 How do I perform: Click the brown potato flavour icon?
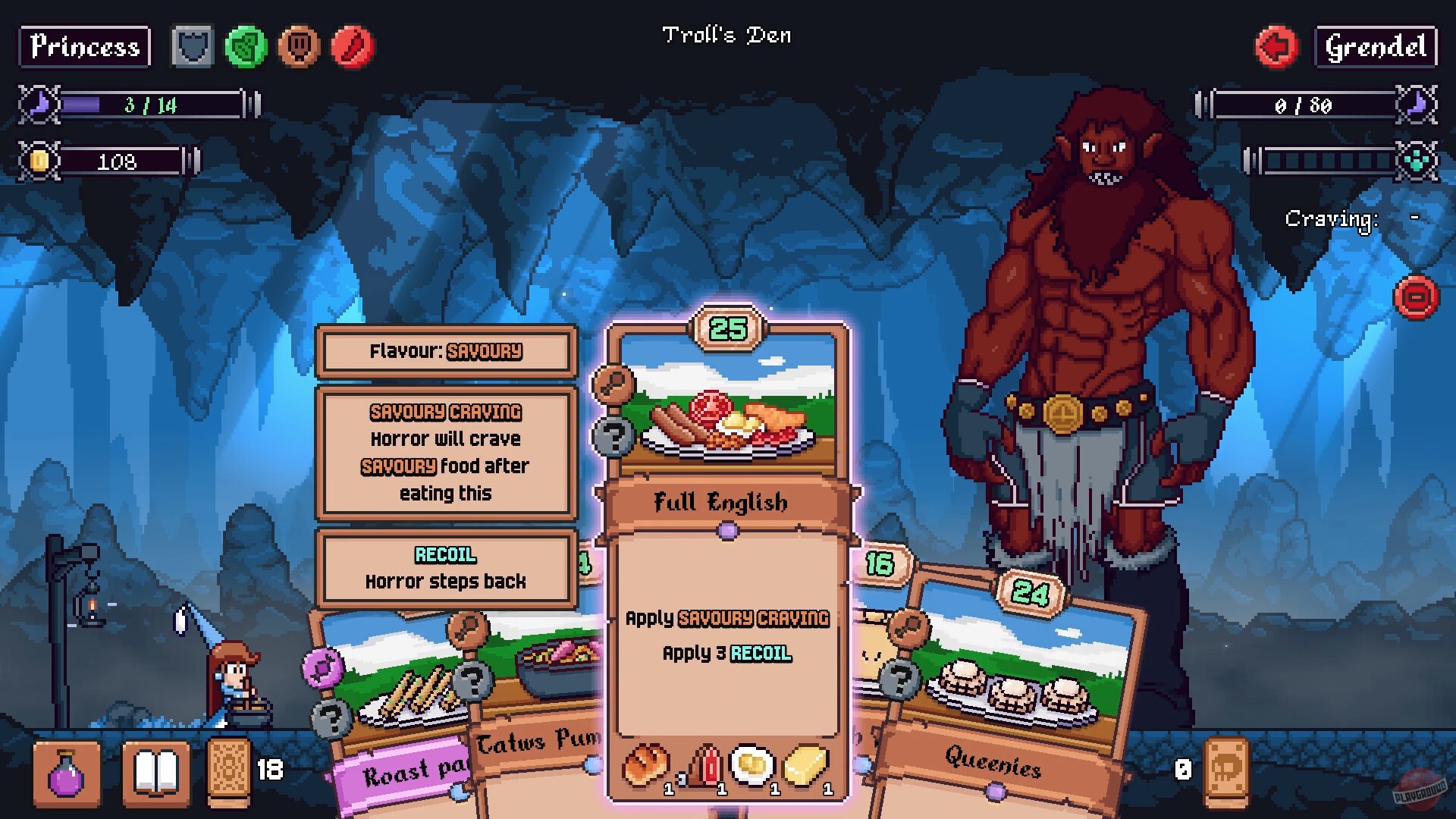299,47
